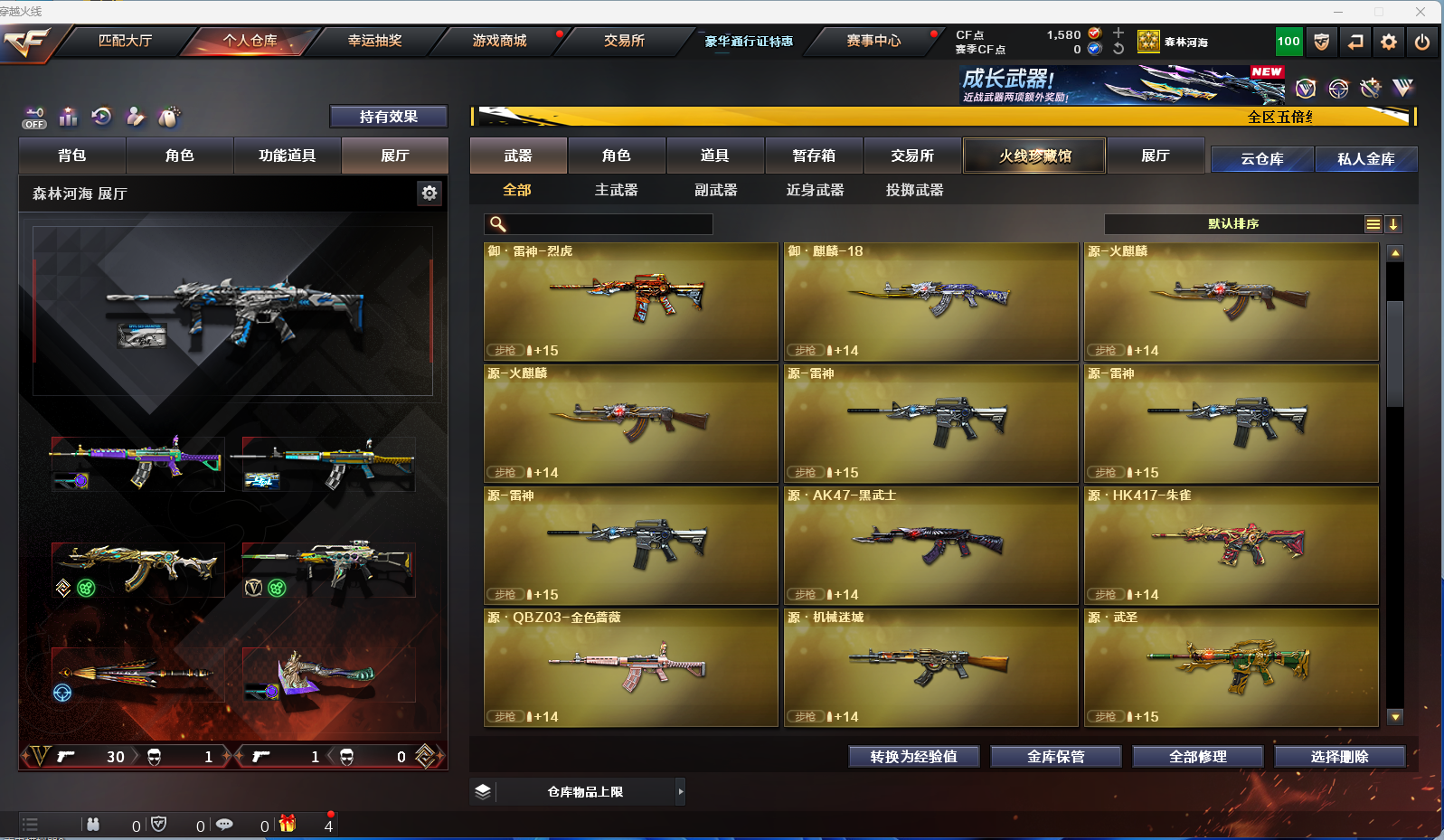1444x840 pixels.
Task: Select the 源·AK47-黑武士 weapon tile
Action: (x=930, y=546)
